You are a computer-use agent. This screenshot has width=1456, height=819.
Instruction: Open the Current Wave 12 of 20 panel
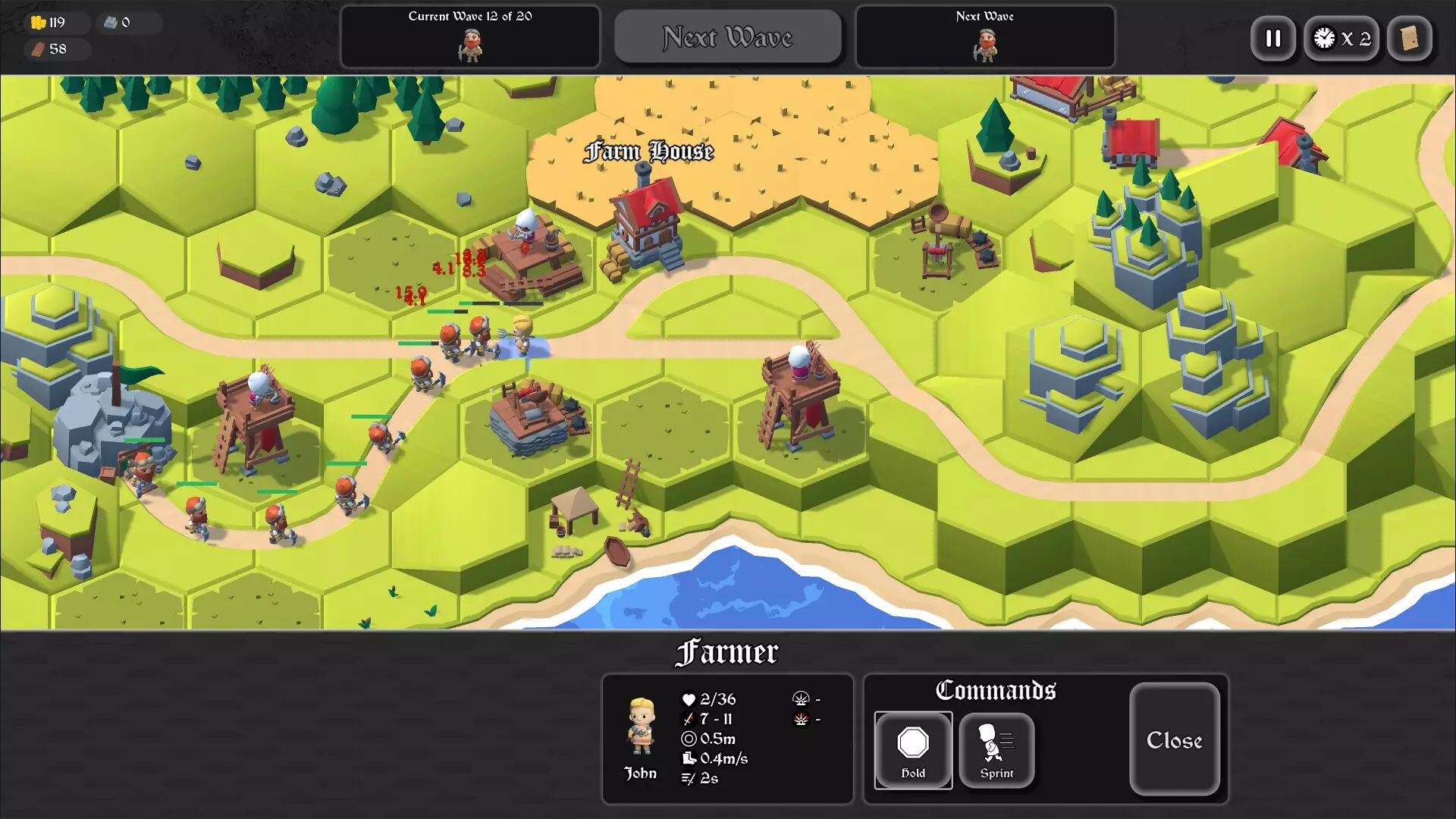pos(469,36)
